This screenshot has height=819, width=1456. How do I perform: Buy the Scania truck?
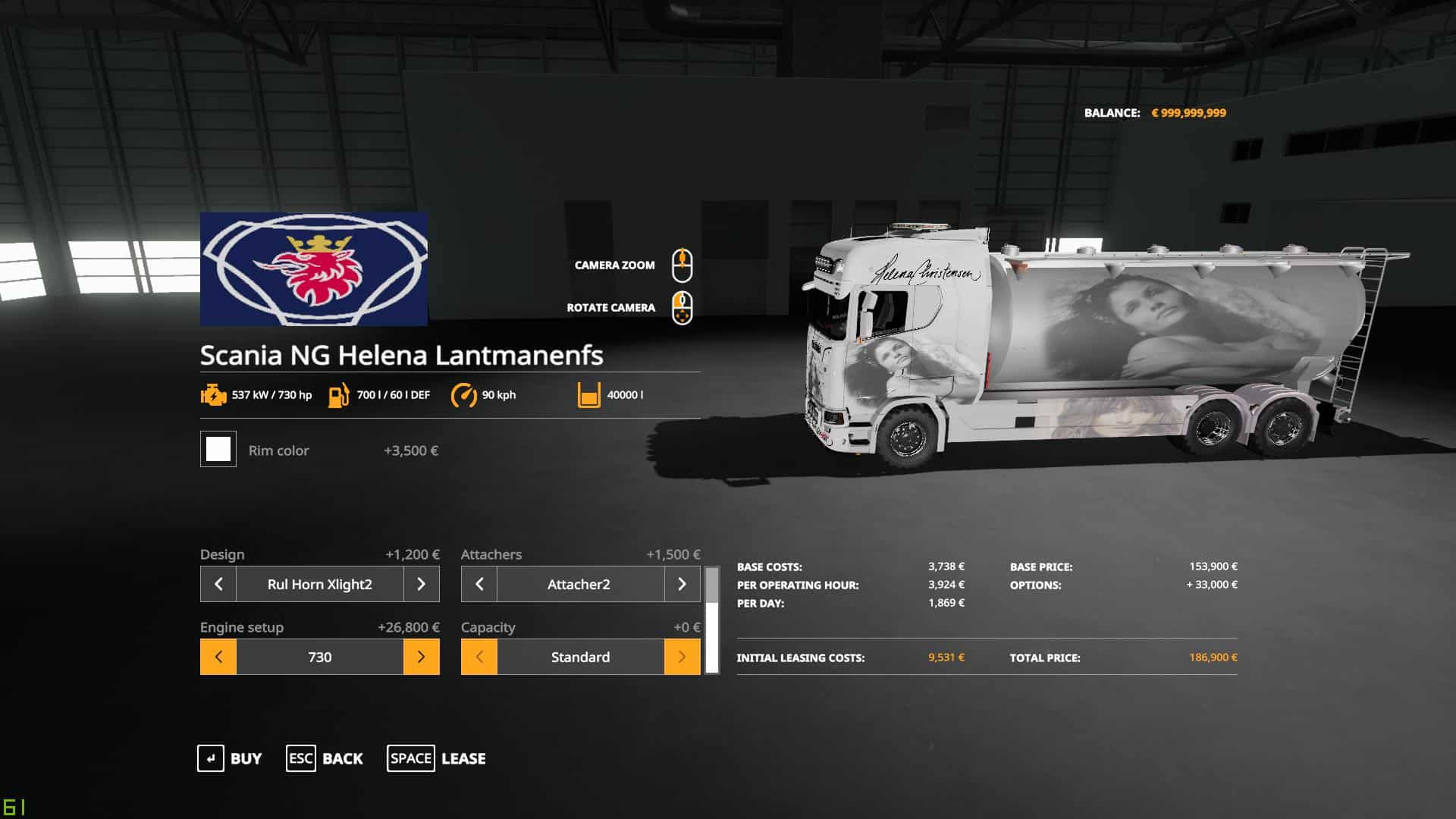[x=230, y=758]
